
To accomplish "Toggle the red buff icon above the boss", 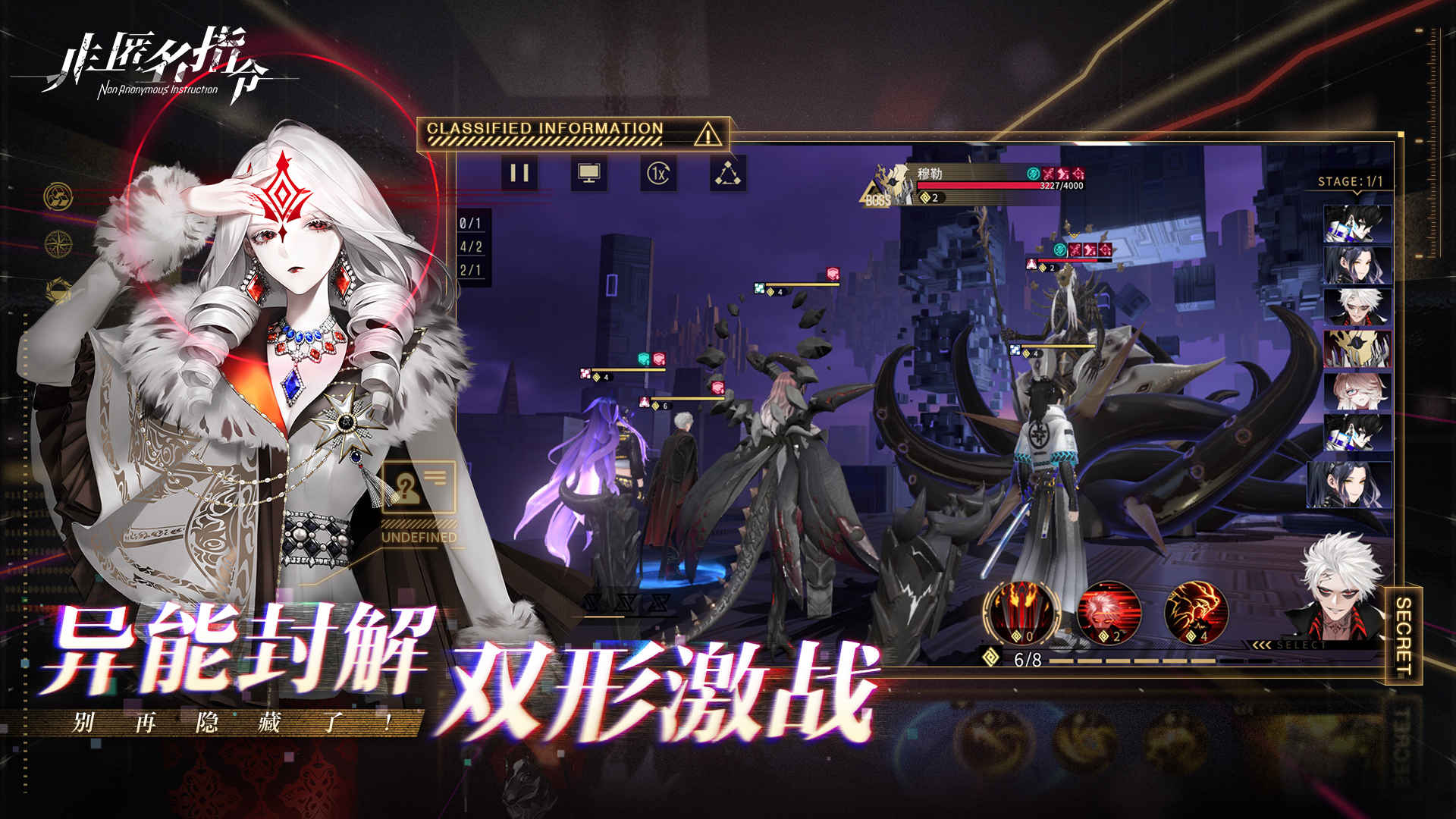I will point(1050,174).
